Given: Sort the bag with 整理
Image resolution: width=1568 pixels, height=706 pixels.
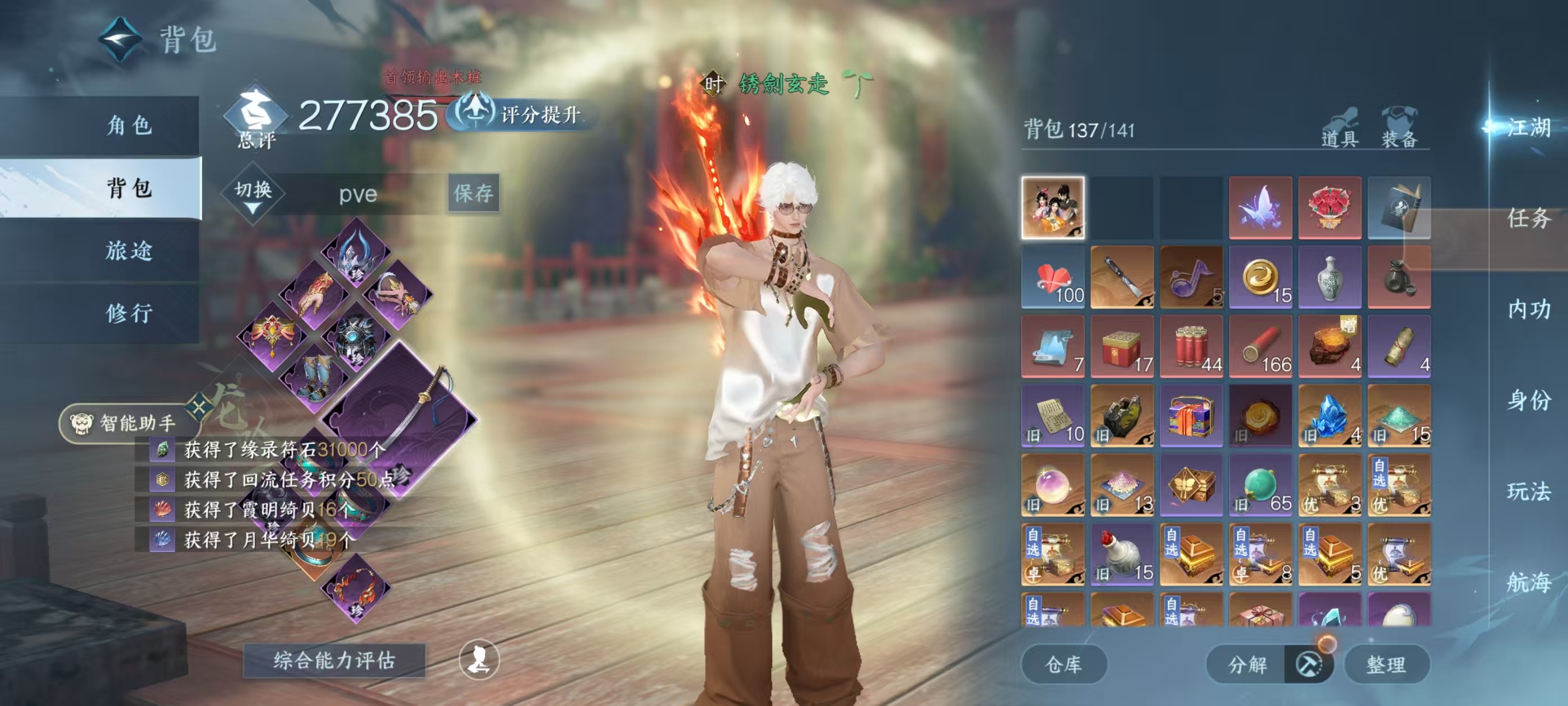Looking at the screenshot, I should click(1385, 664).
